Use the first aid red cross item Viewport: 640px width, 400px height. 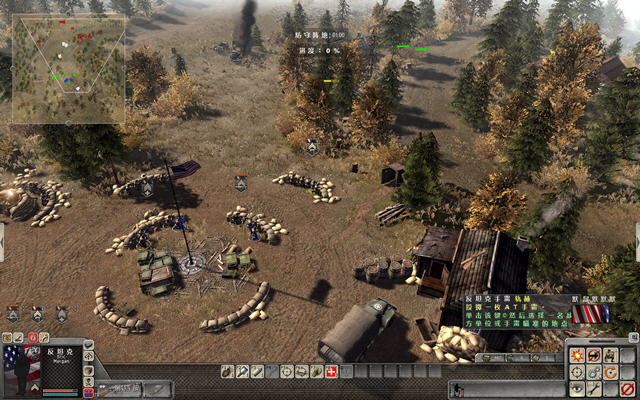tap(331, 372)
